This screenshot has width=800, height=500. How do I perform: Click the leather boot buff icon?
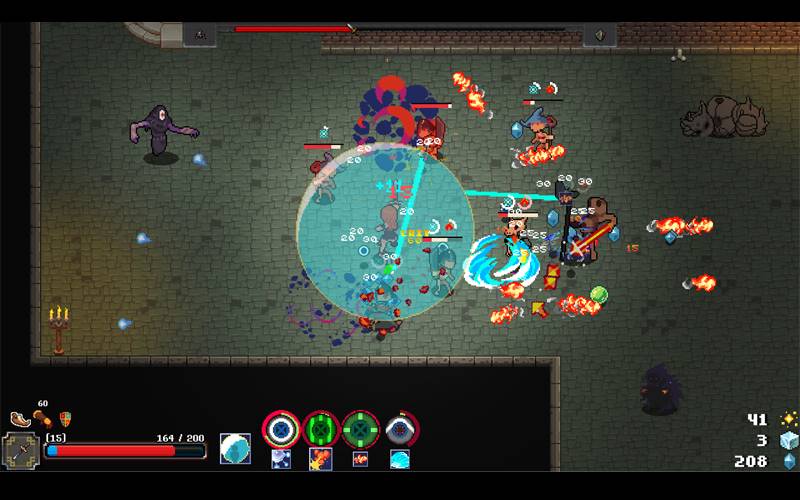(20, 420)
